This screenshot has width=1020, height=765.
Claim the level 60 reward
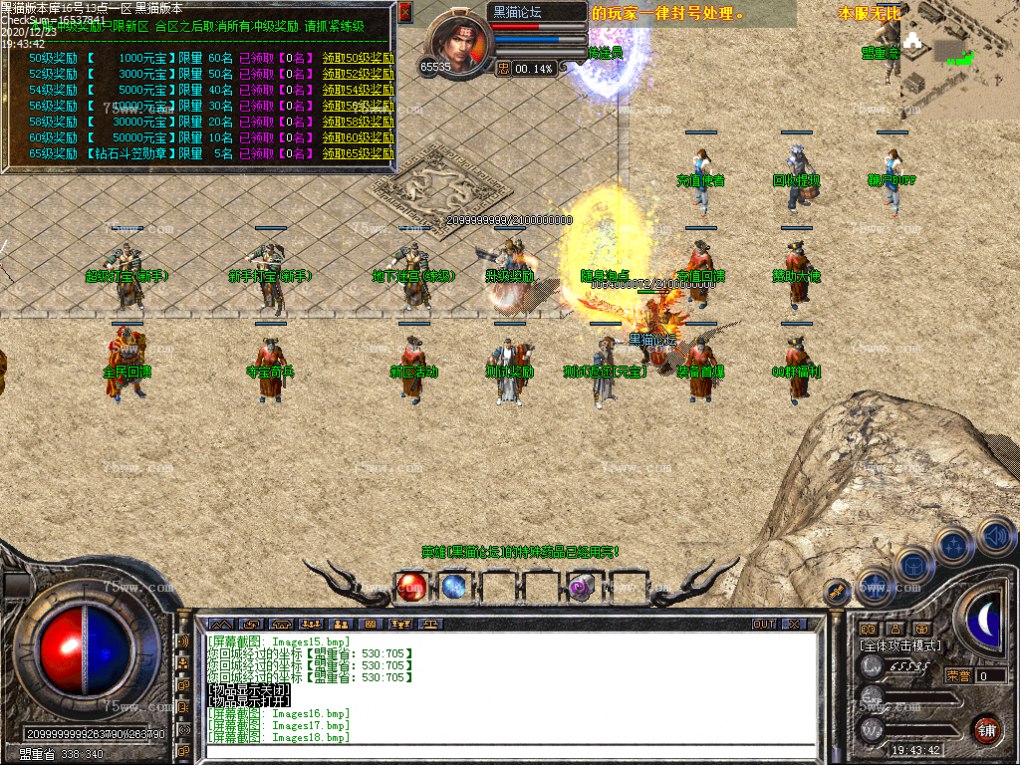click(x=358, y=138)
